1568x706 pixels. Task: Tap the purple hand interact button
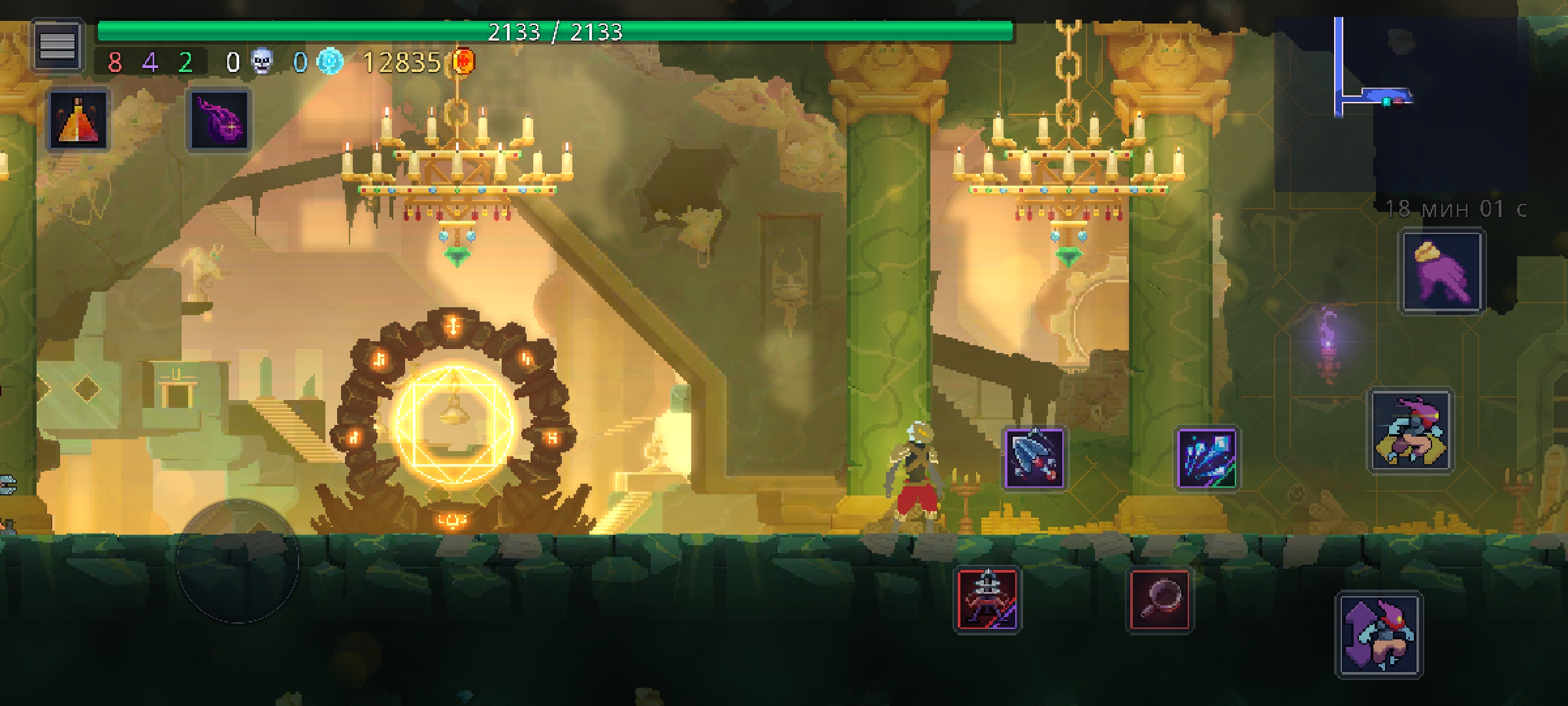[x=1442, y=272]
